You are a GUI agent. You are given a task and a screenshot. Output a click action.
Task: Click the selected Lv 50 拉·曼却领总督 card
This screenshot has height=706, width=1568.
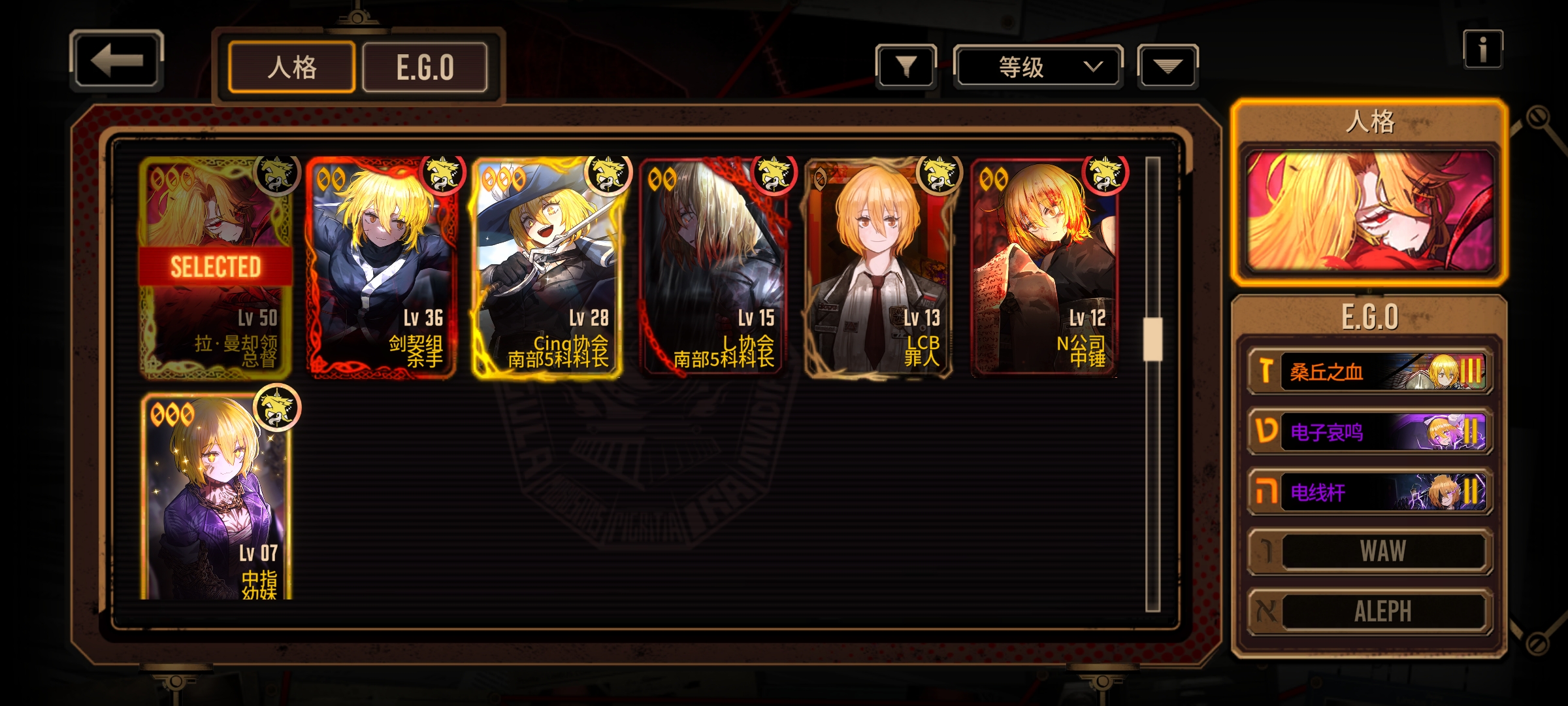[216, 268]
